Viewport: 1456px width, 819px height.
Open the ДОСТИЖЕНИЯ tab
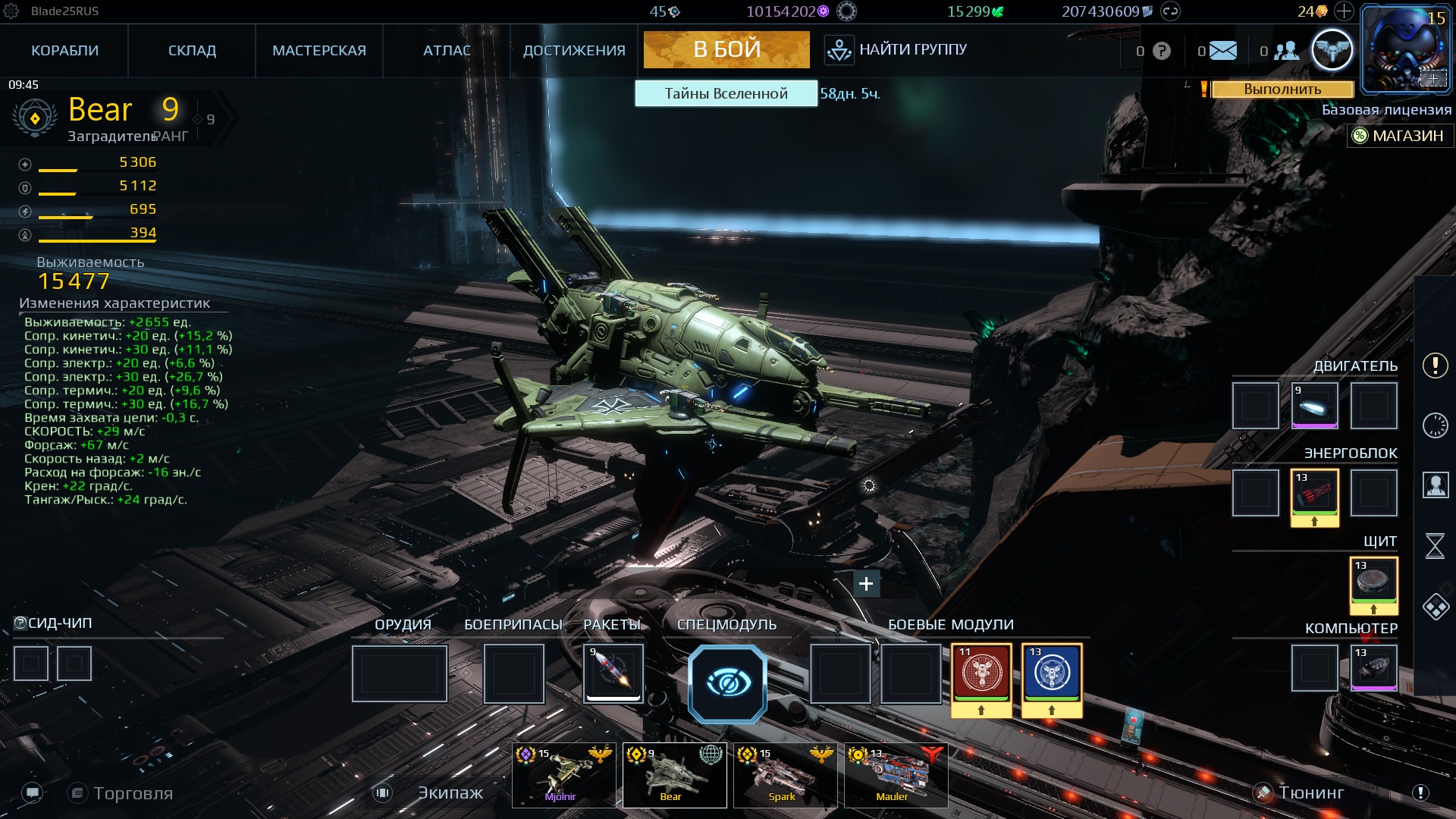(575, 50)
